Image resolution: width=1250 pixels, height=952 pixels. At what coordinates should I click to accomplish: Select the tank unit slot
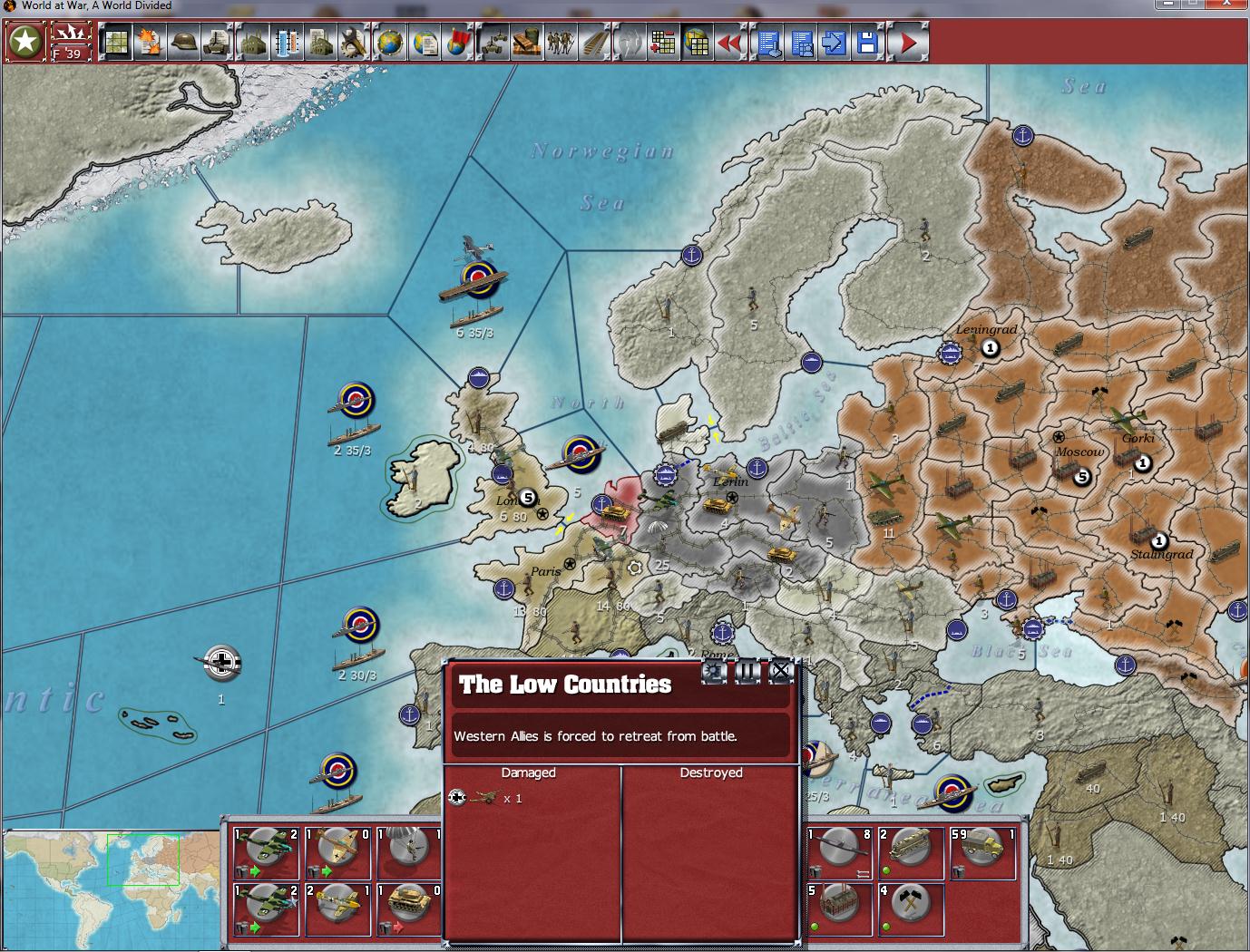(x=410, y=908)
